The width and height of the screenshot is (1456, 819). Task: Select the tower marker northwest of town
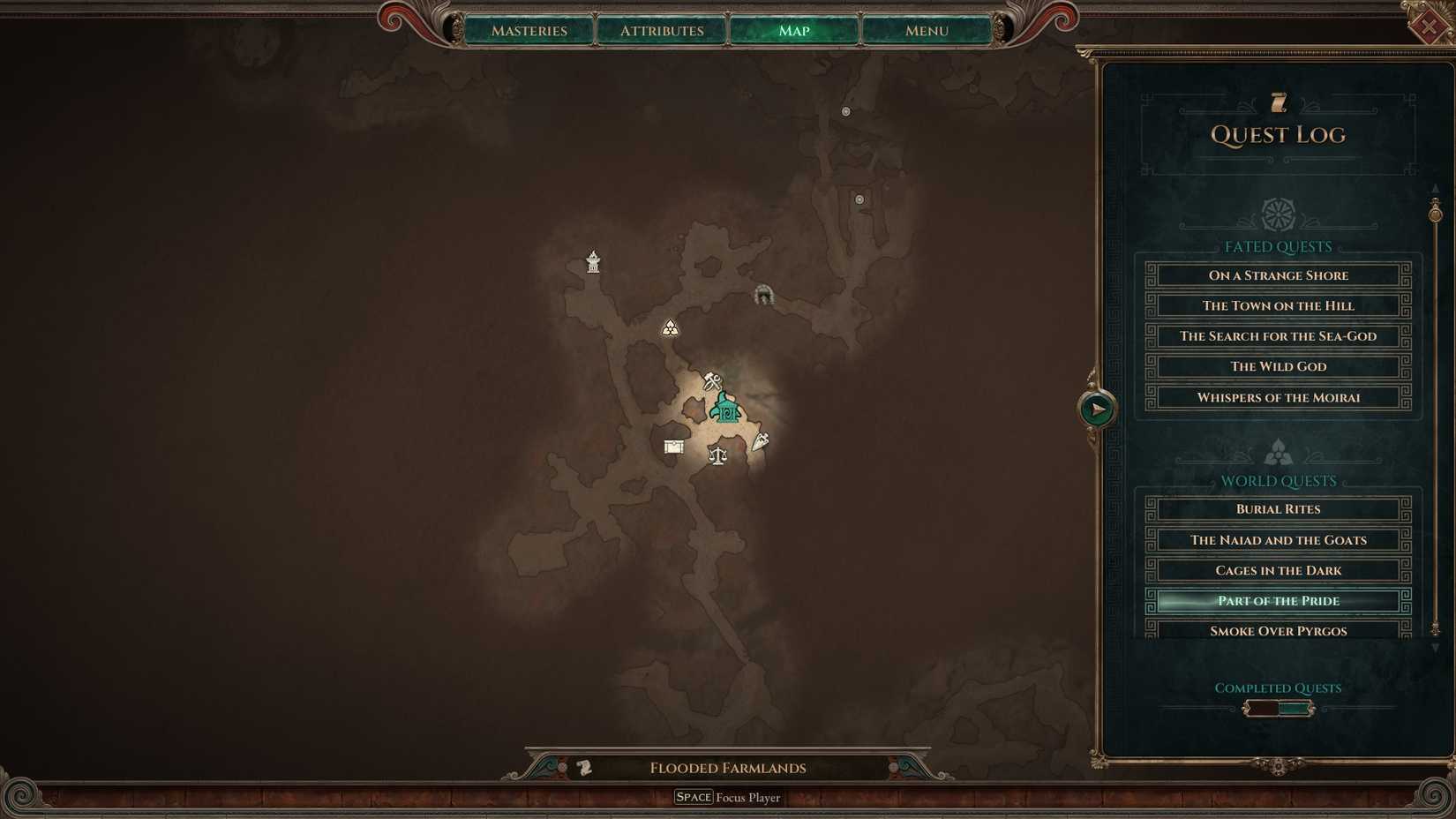pyautogui.click(x=592, y=261)
